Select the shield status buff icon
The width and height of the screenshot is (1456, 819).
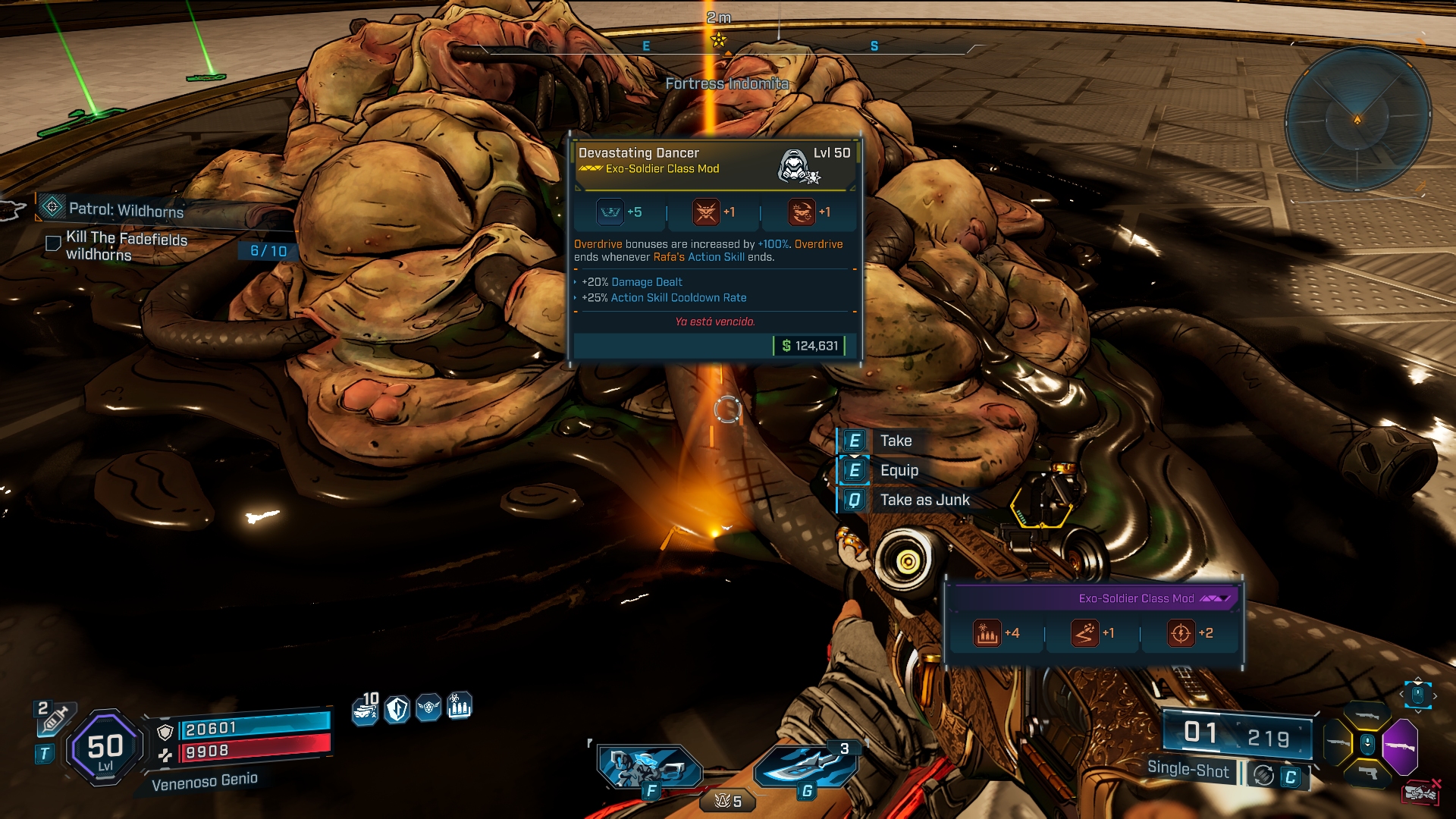tap(397, 709)
